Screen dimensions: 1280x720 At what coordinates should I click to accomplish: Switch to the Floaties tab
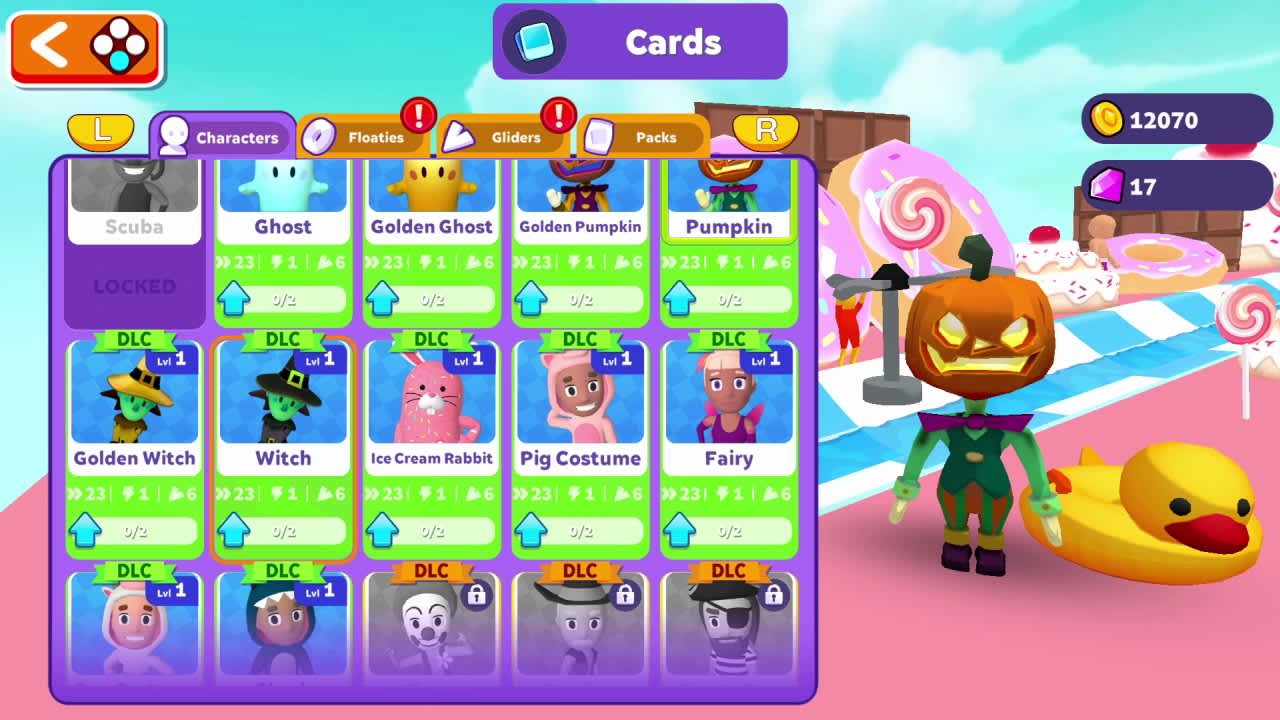pos(375,137)
